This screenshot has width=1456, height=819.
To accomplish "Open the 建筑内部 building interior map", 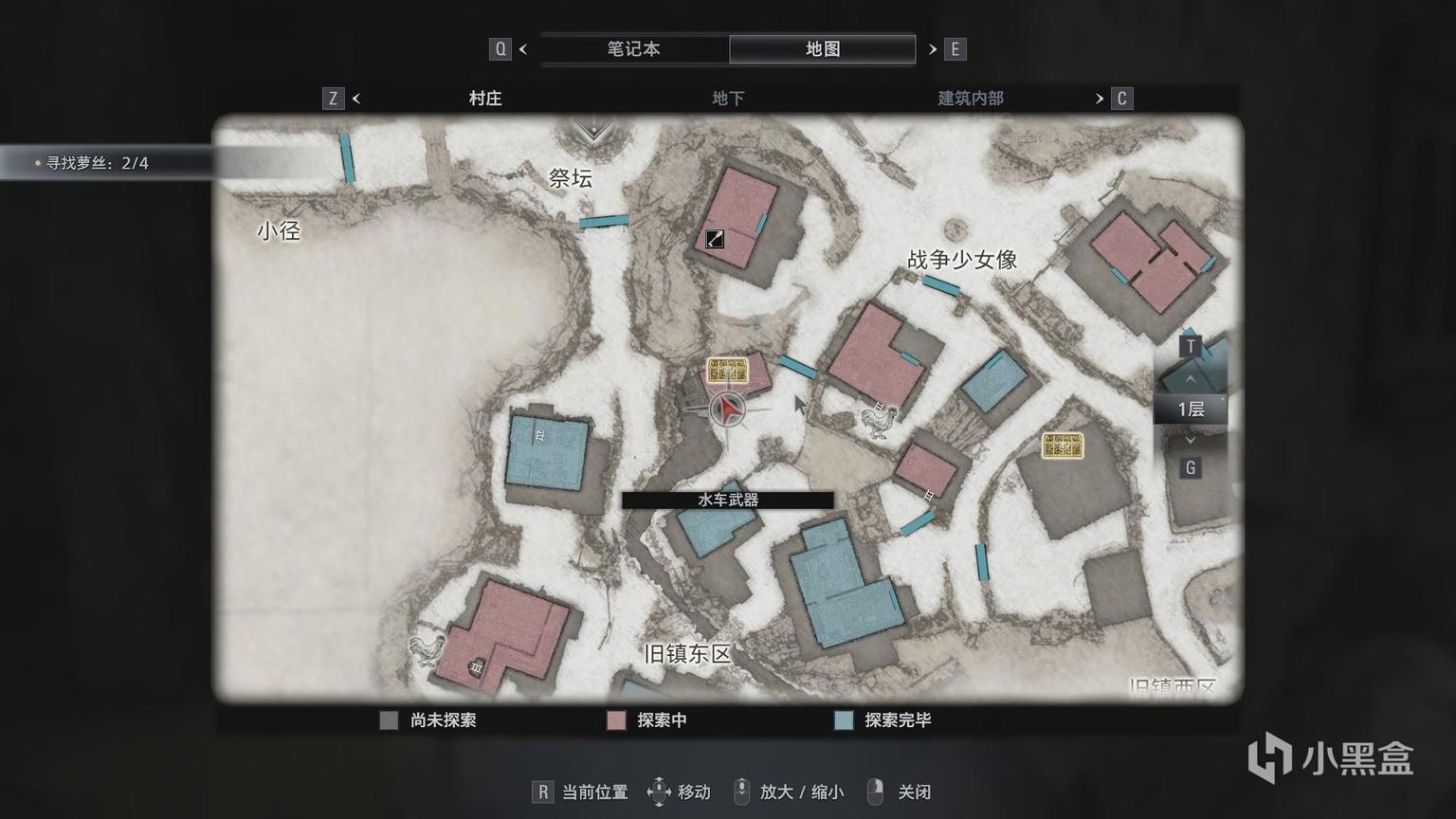I will pos(970,99).
